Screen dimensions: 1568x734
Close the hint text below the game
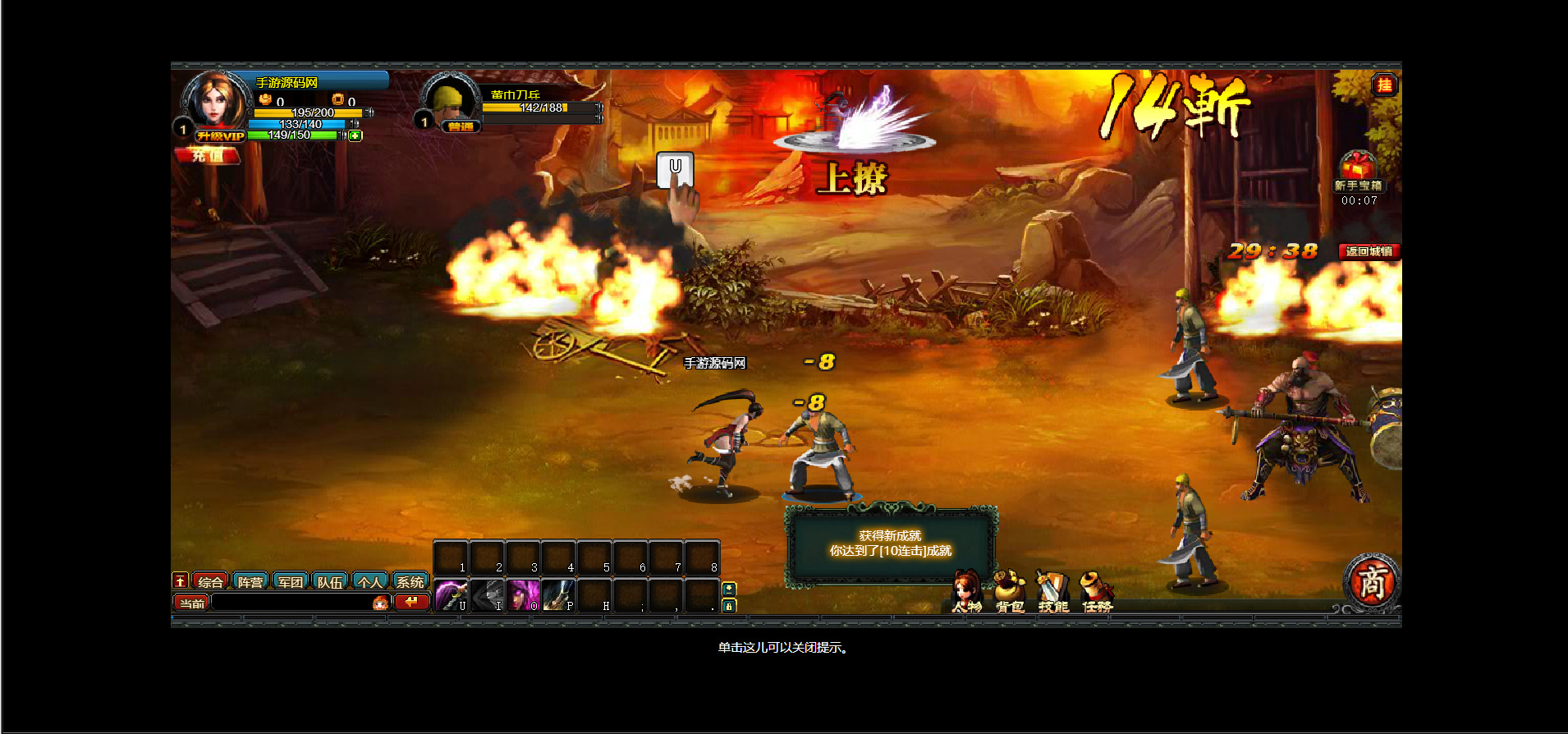pos(783,648)
